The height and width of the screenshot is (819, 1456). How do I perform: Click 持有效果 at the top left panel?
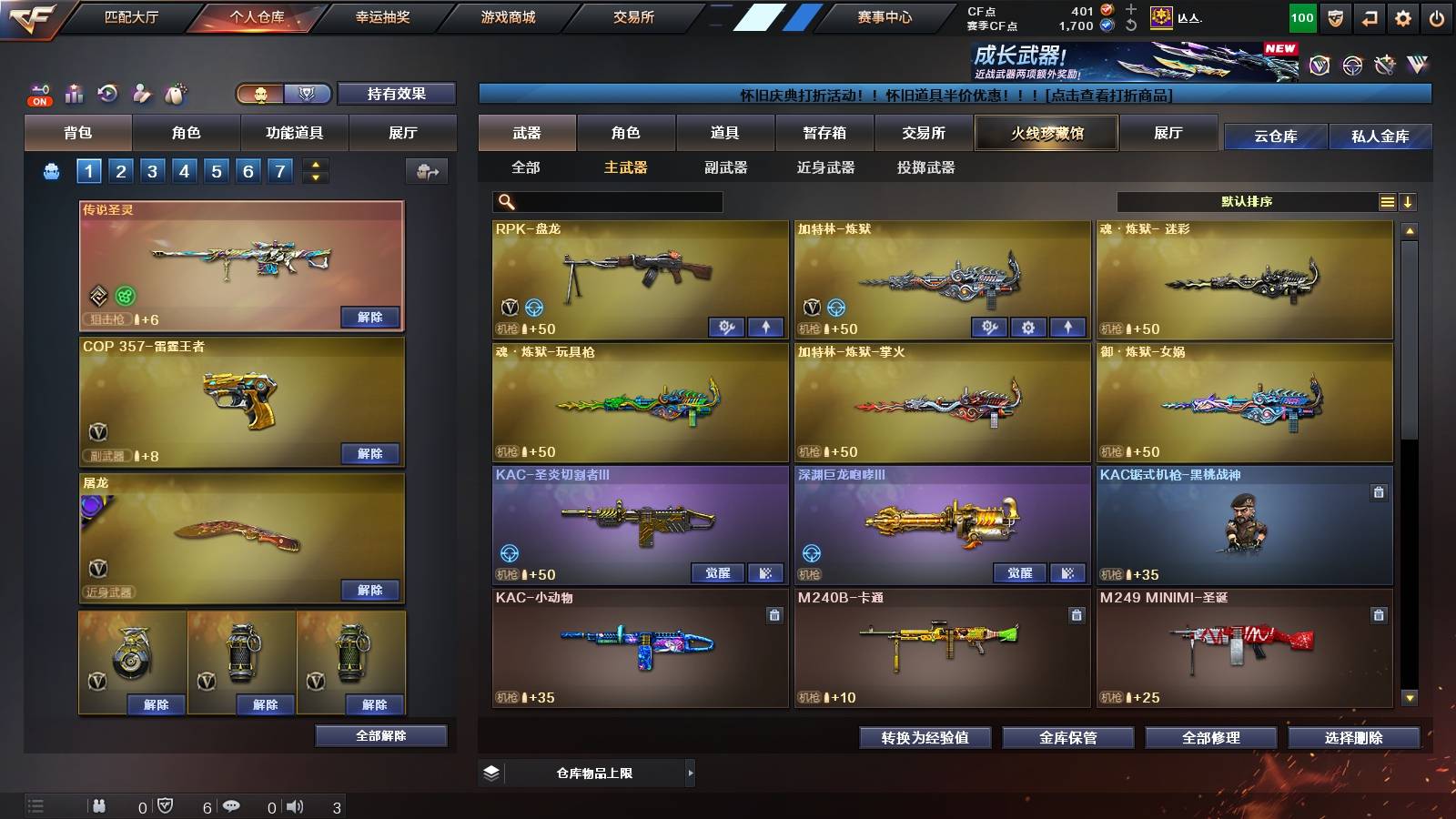pyautogui.click(x=395, y=94)
